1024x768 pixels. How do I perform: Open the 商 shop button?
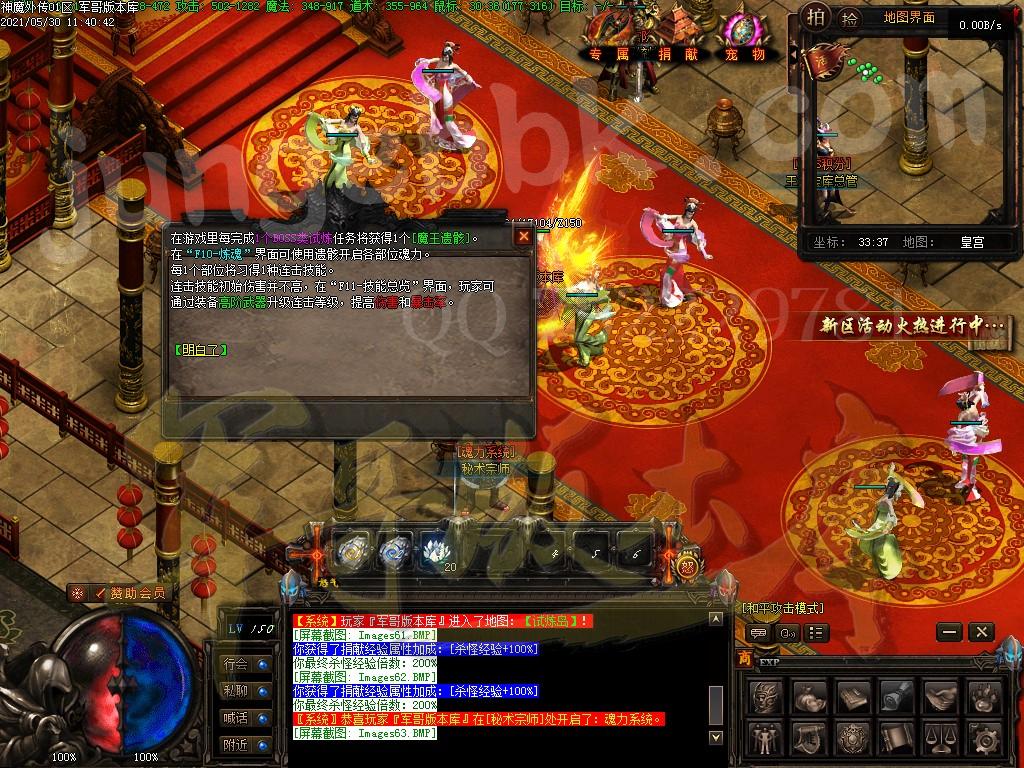click(745, 658)
